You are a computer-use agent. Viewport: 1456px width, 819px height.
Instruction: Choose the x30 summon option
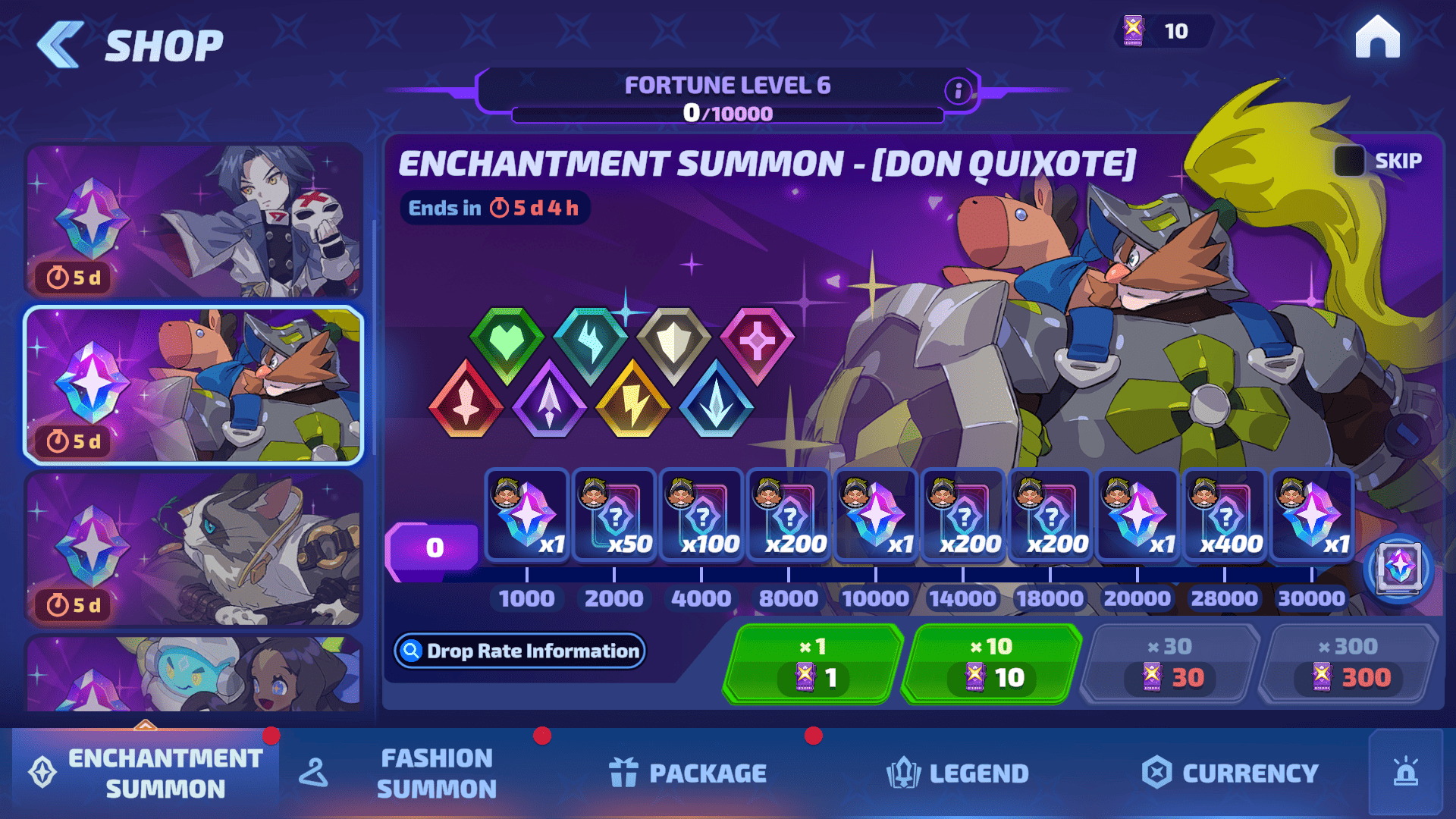click(x=1170, y=664)
